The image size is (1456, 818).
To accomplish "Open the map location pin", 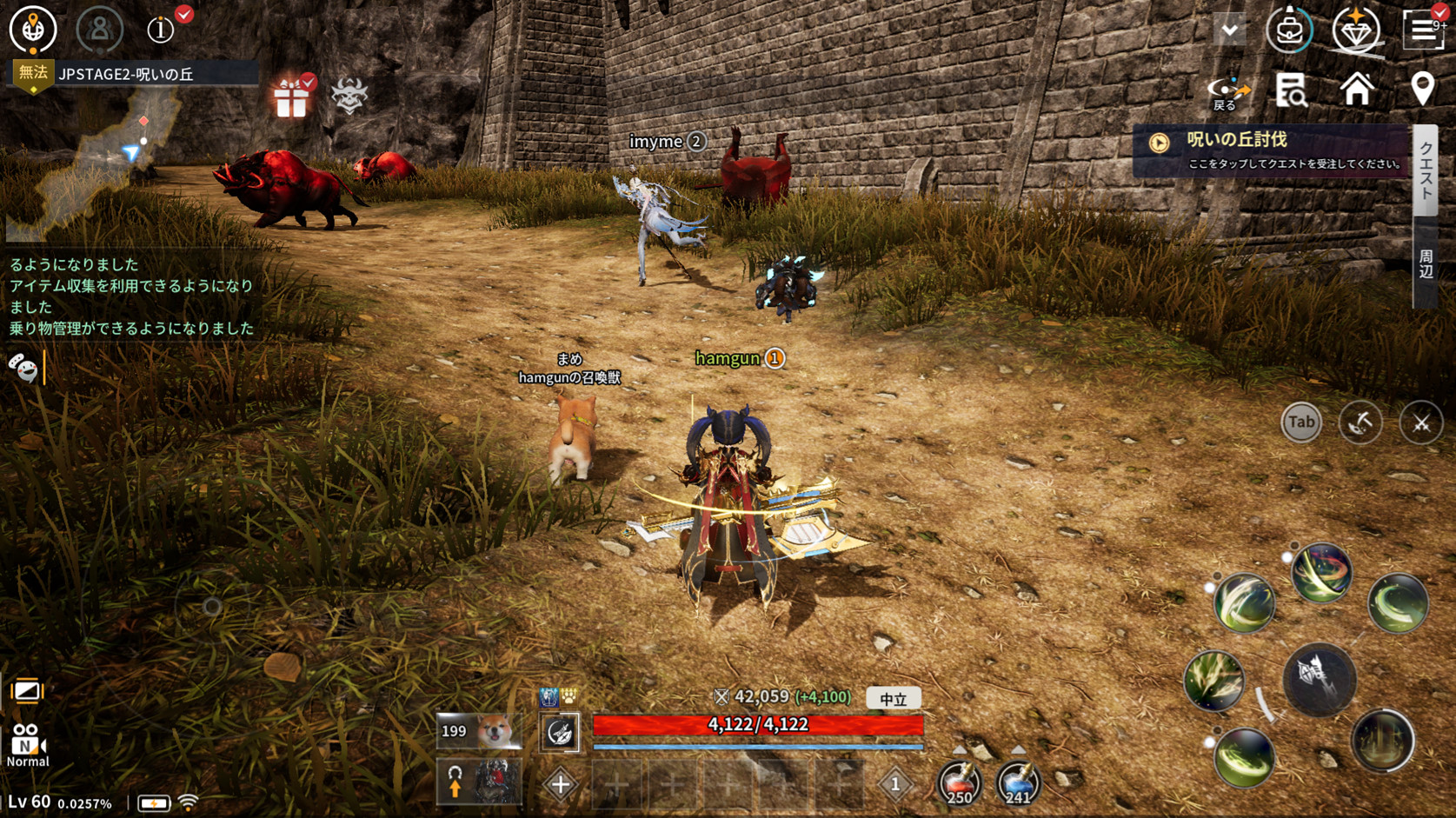I will (1422, 89).
